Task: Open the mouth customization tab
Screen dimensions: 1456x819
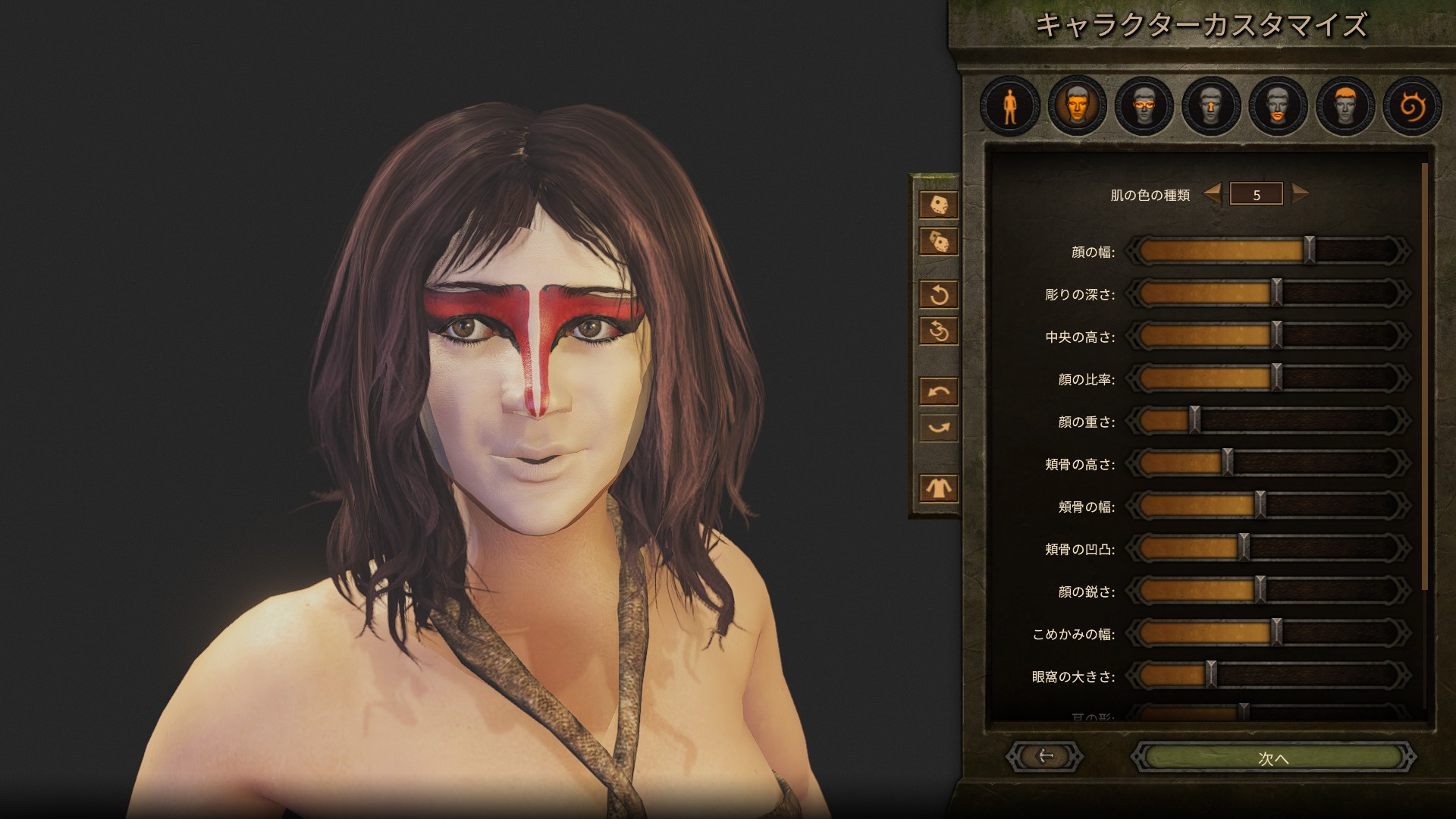Action: [x=1278, y=105]
